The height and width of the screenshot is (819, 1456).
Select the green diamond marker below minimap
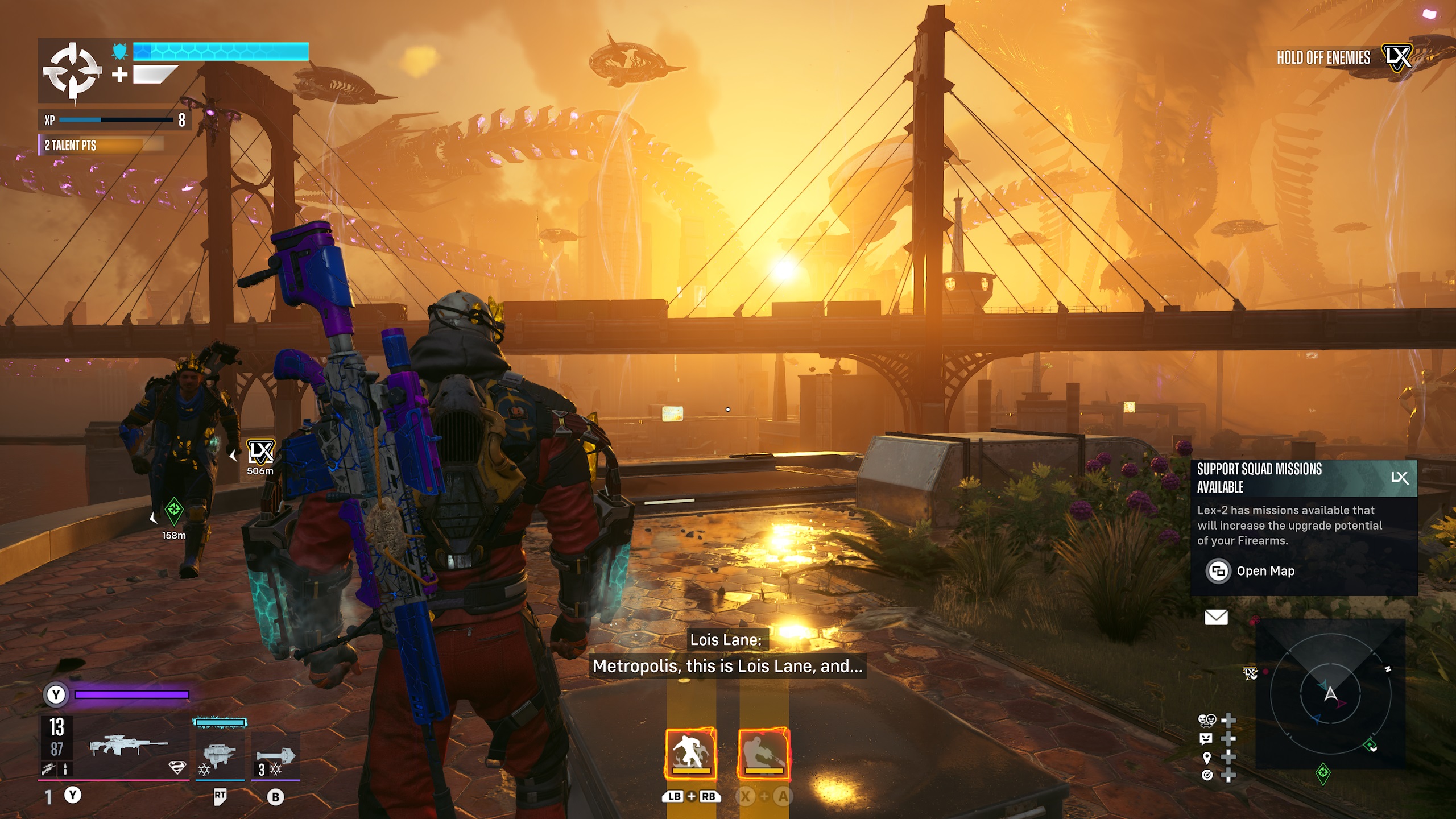pos(1323,773)
